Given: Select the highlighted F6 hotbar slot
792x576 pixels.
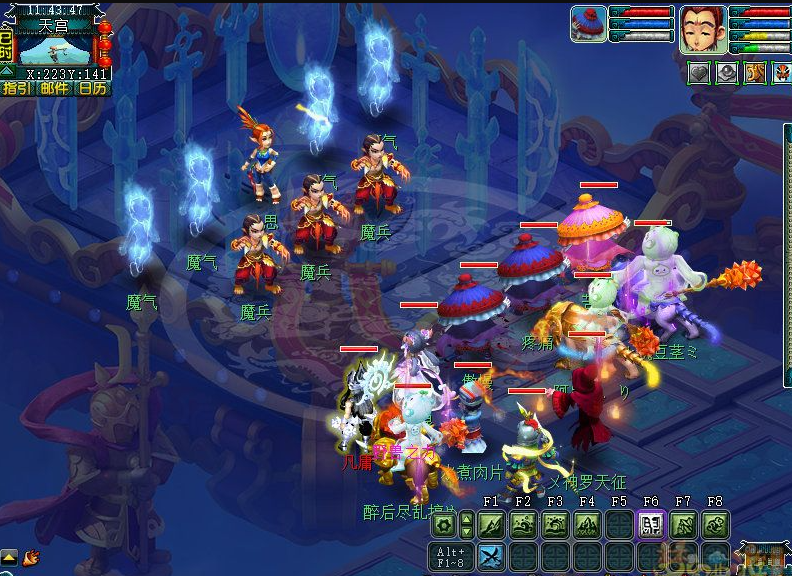Looking at the screenshot, I should [x=650, y=524].
